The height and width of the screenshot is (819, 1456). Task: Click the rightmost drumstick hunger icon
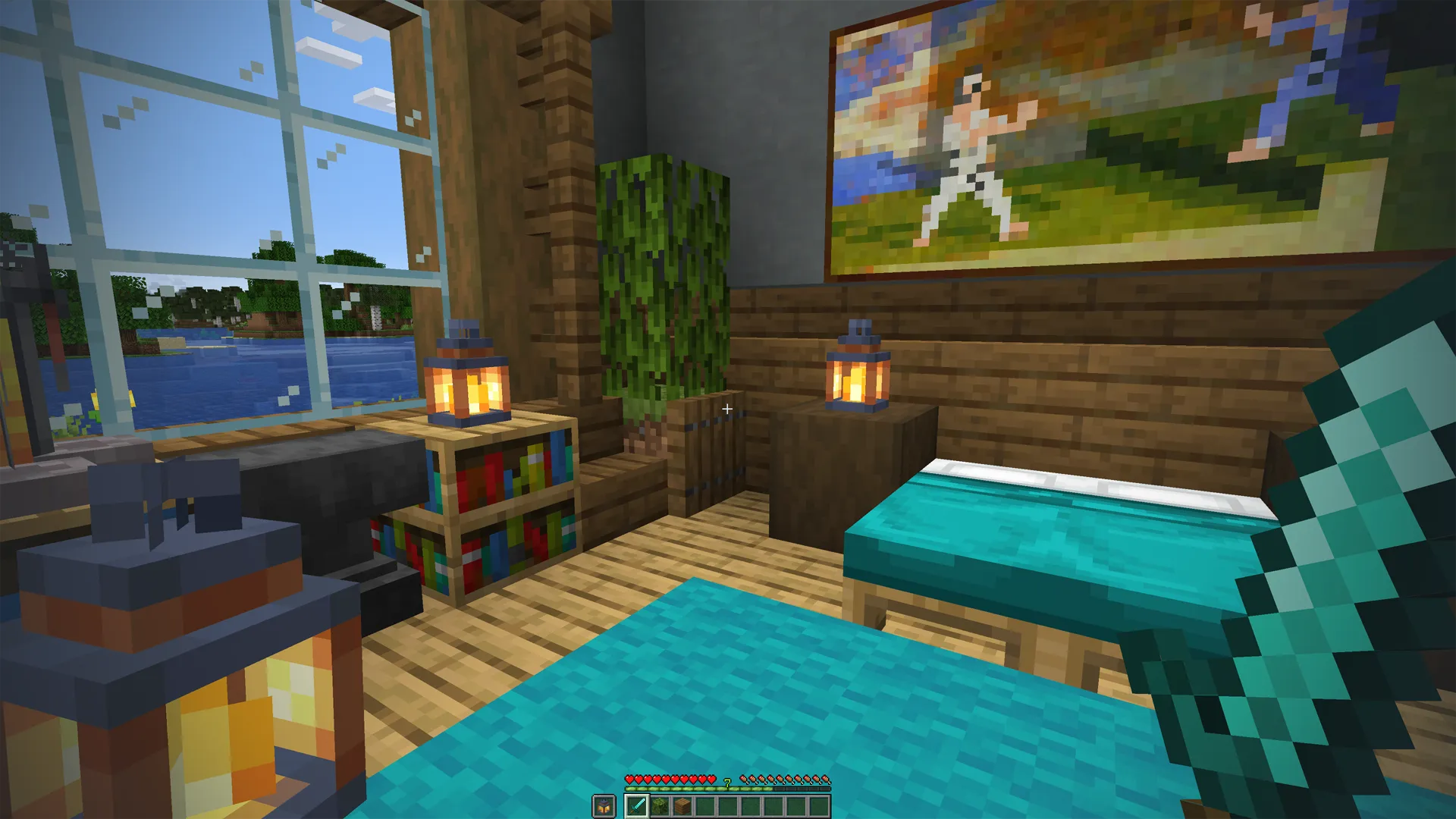pyautogui.click(x=827, y=780)
